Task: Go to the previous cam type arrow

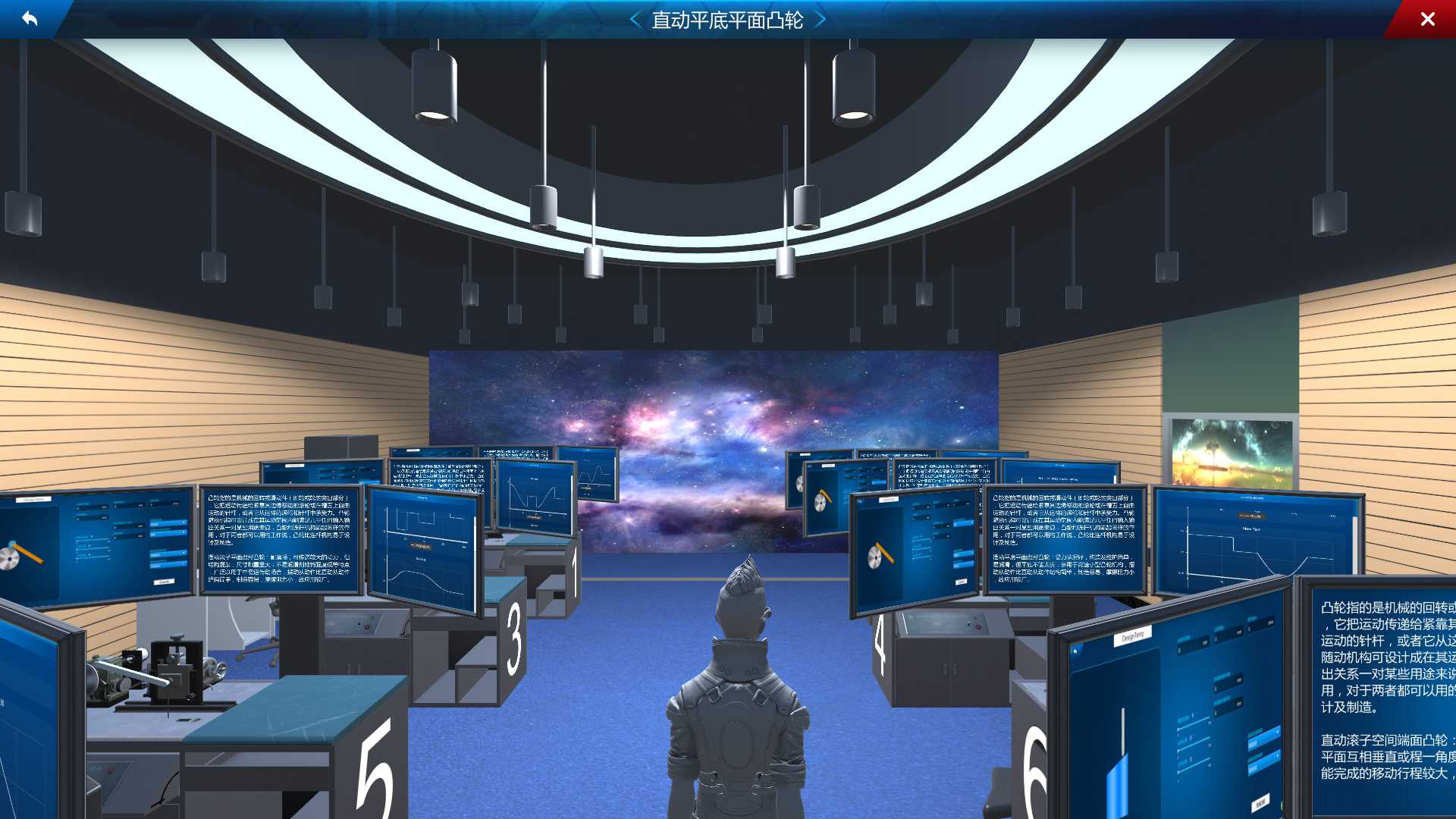Action: (x=635, y=20)
